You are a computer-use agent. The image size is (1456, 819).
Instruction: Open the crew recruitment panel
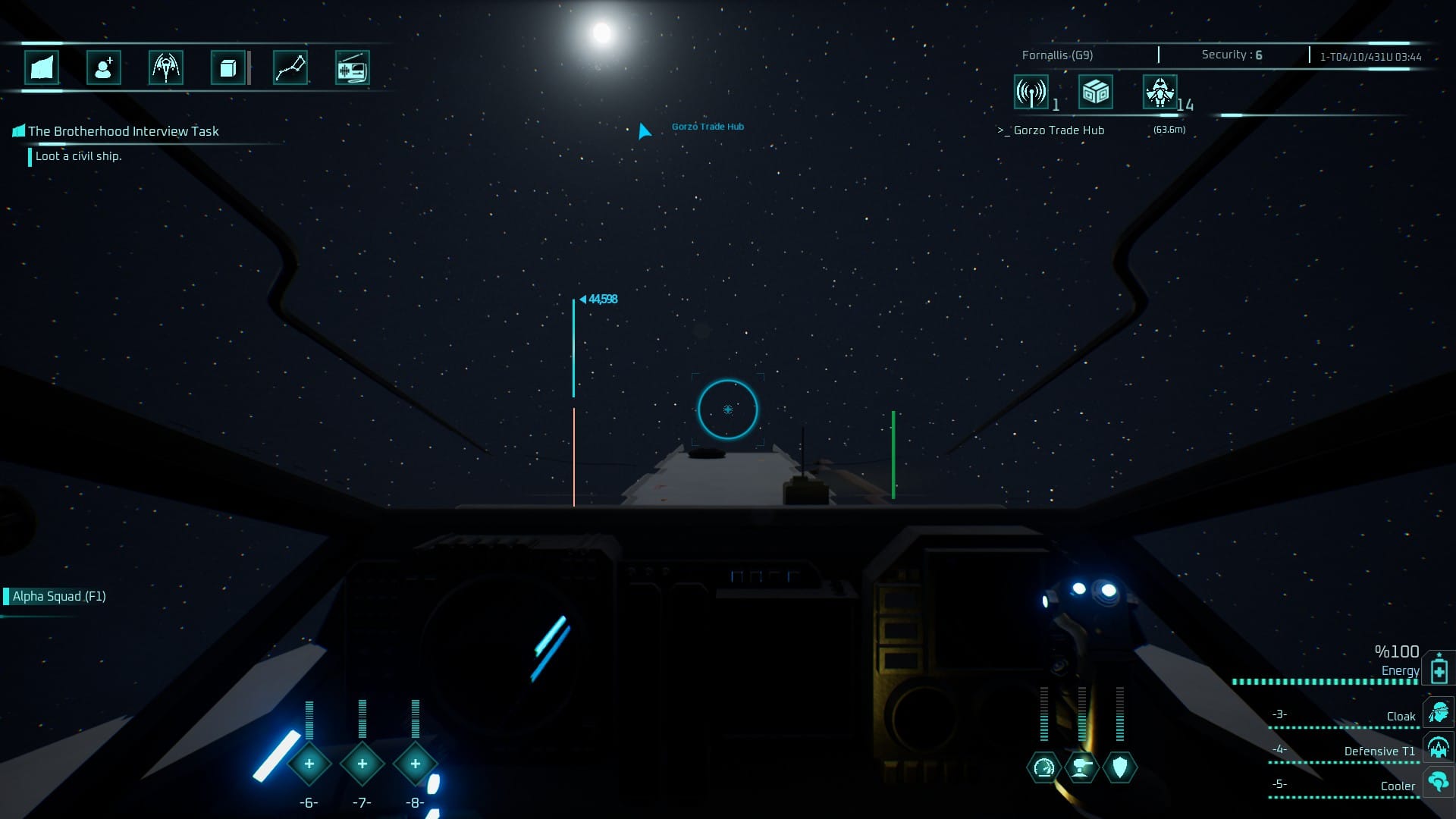pyautogui.click(x=104, y=67)
